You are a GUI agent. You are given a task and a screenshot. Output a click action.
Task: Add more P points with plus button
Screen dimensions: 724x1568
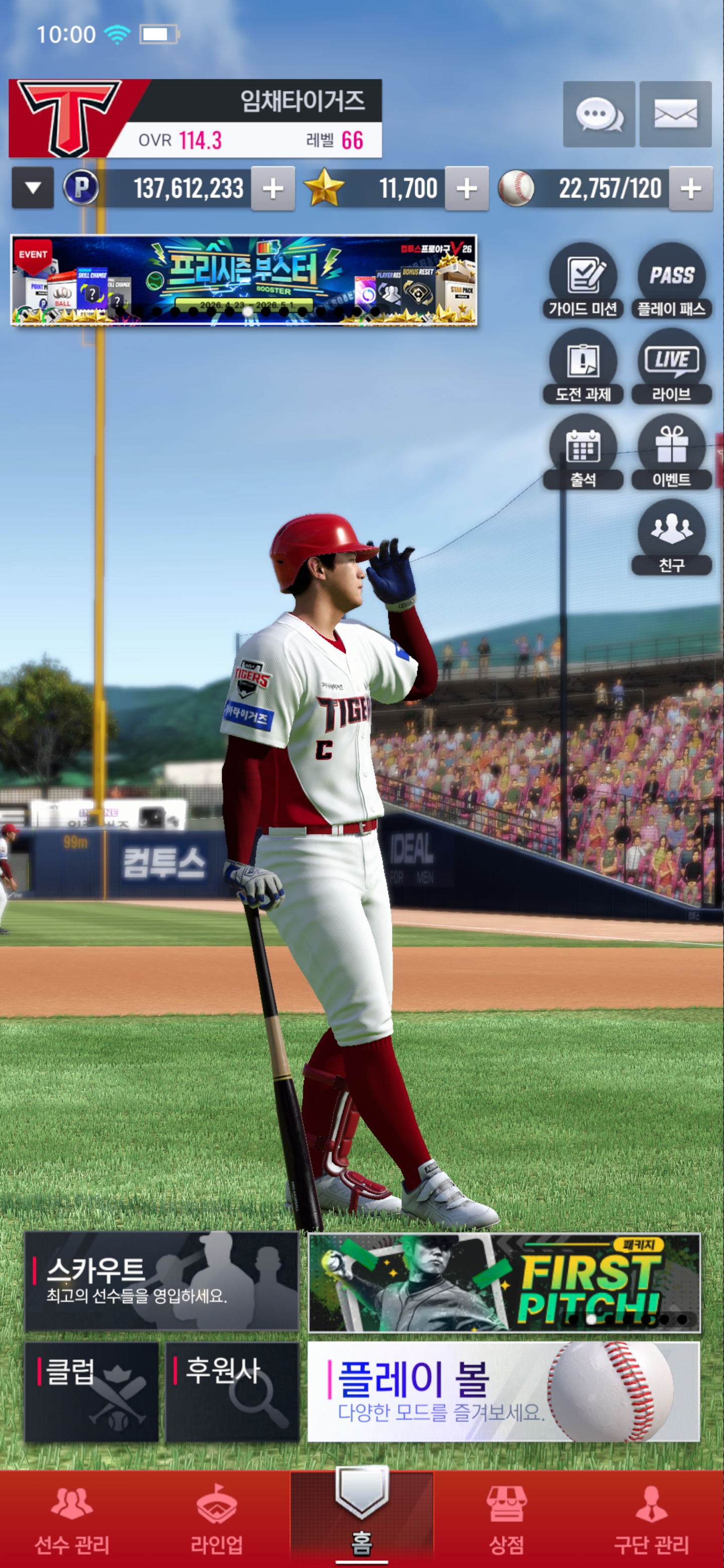(x=273, y=188)
